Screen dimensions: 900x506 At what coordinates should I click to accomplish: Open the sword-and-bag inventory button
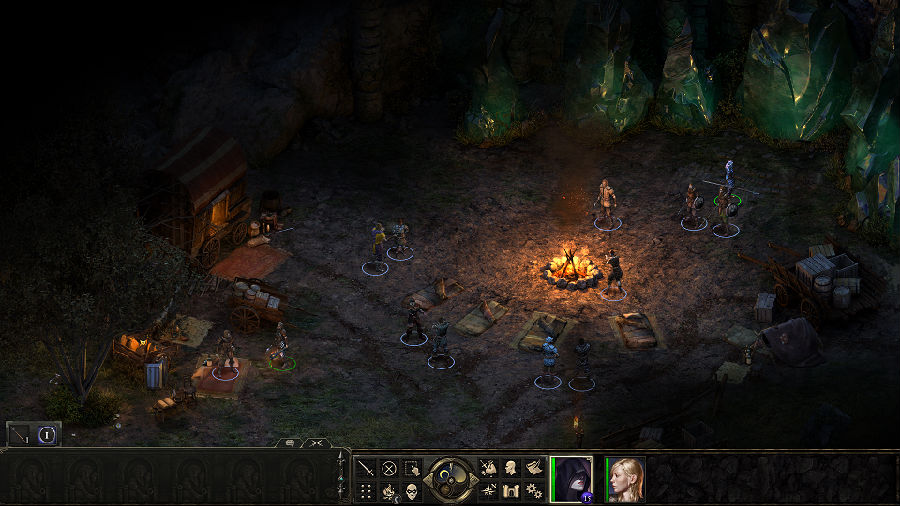(x=488, y=467)
